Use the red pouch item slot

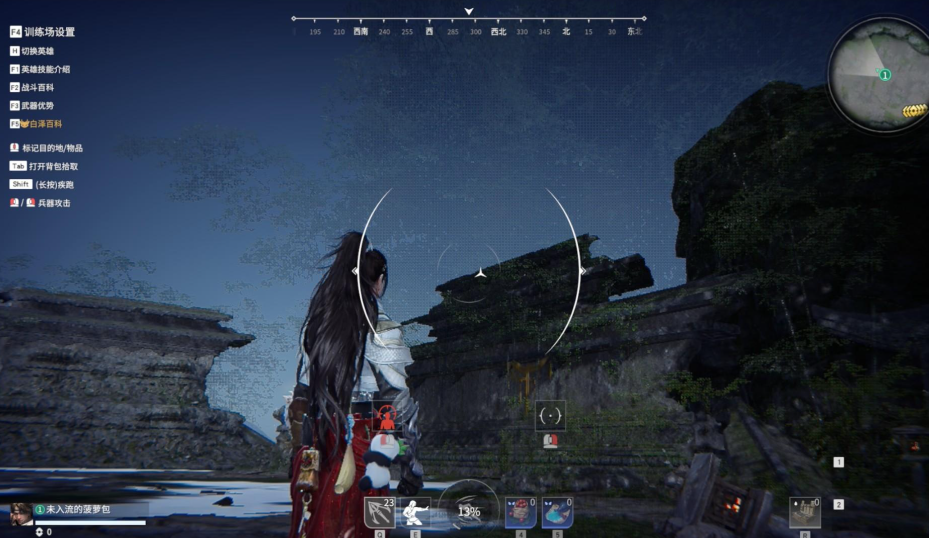pos(520,512)
